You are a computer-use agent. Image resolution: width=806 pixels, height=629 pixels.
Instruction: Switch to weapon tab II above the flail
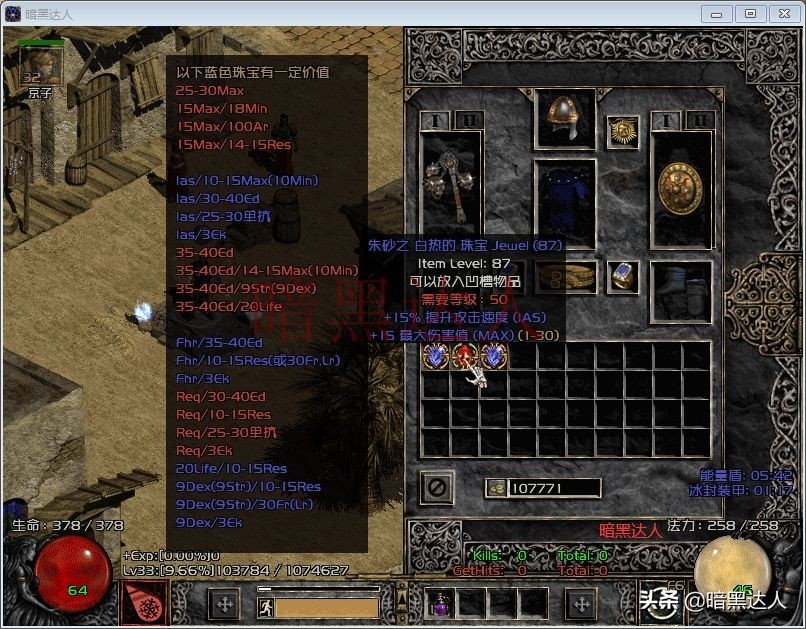coord(468,120)
